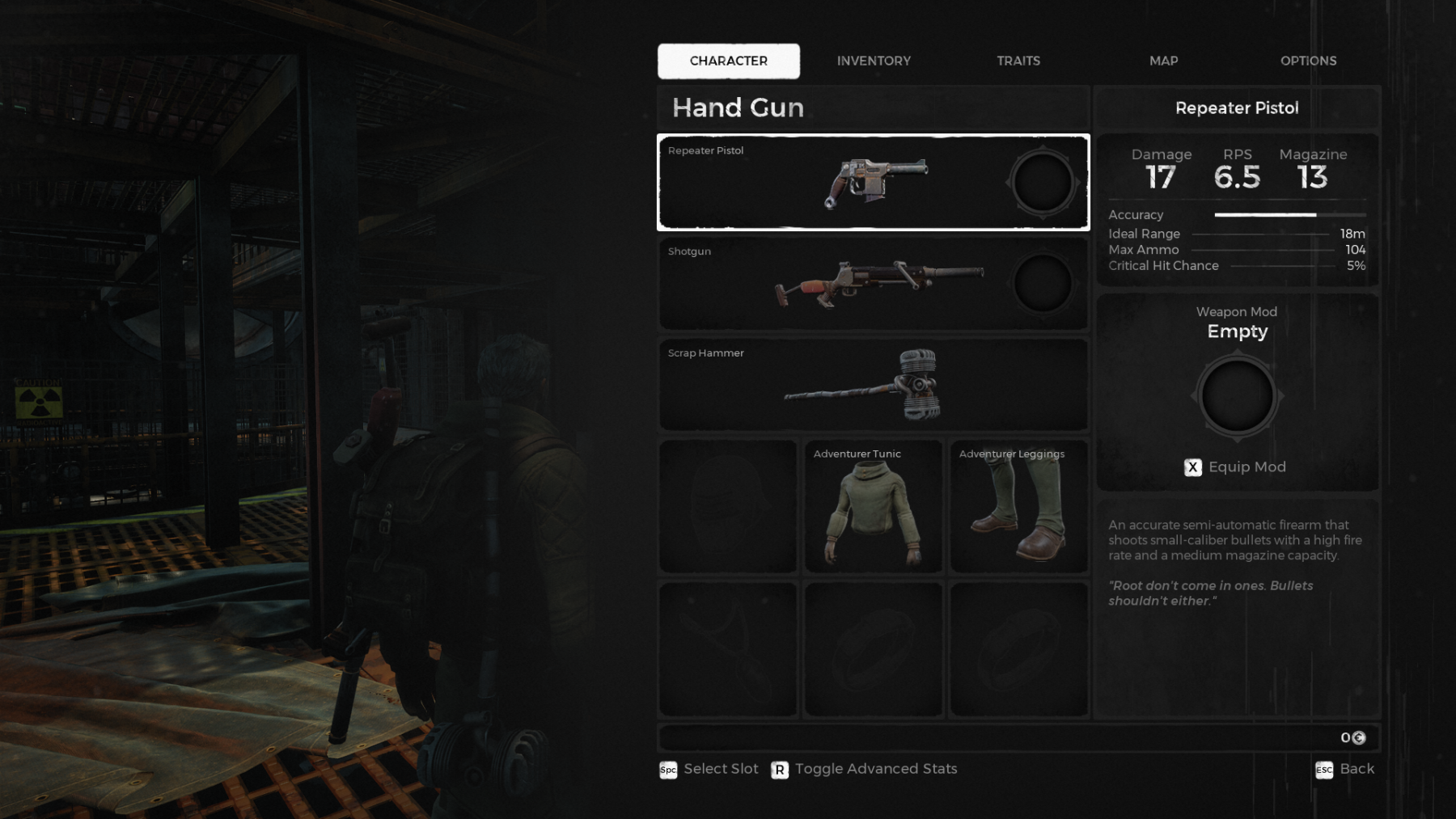Click Equip Mod for the pistol
Image resolution: width=1456 pixels, height=819 pixels.
coord(1236,467)
